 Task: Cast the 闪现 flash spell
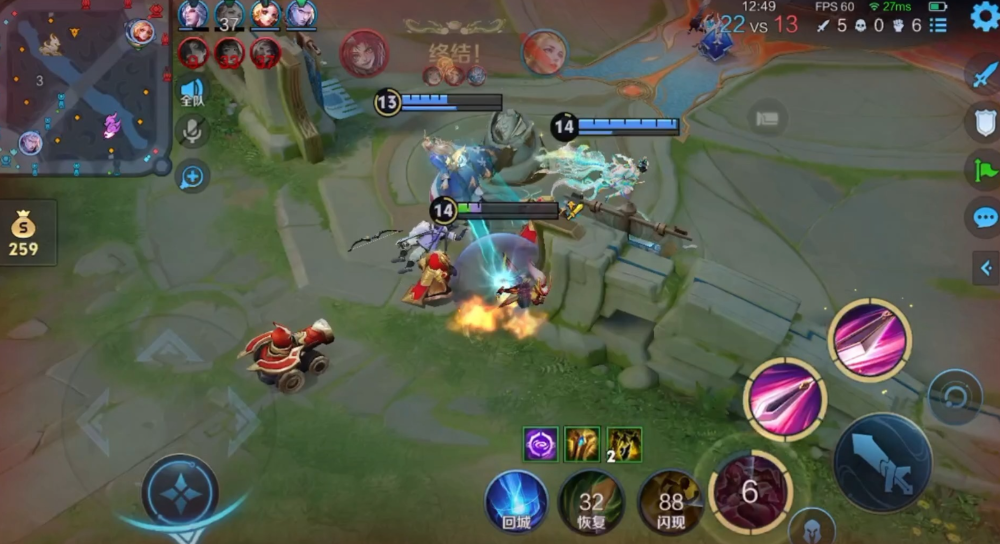[x=669, y=501]
